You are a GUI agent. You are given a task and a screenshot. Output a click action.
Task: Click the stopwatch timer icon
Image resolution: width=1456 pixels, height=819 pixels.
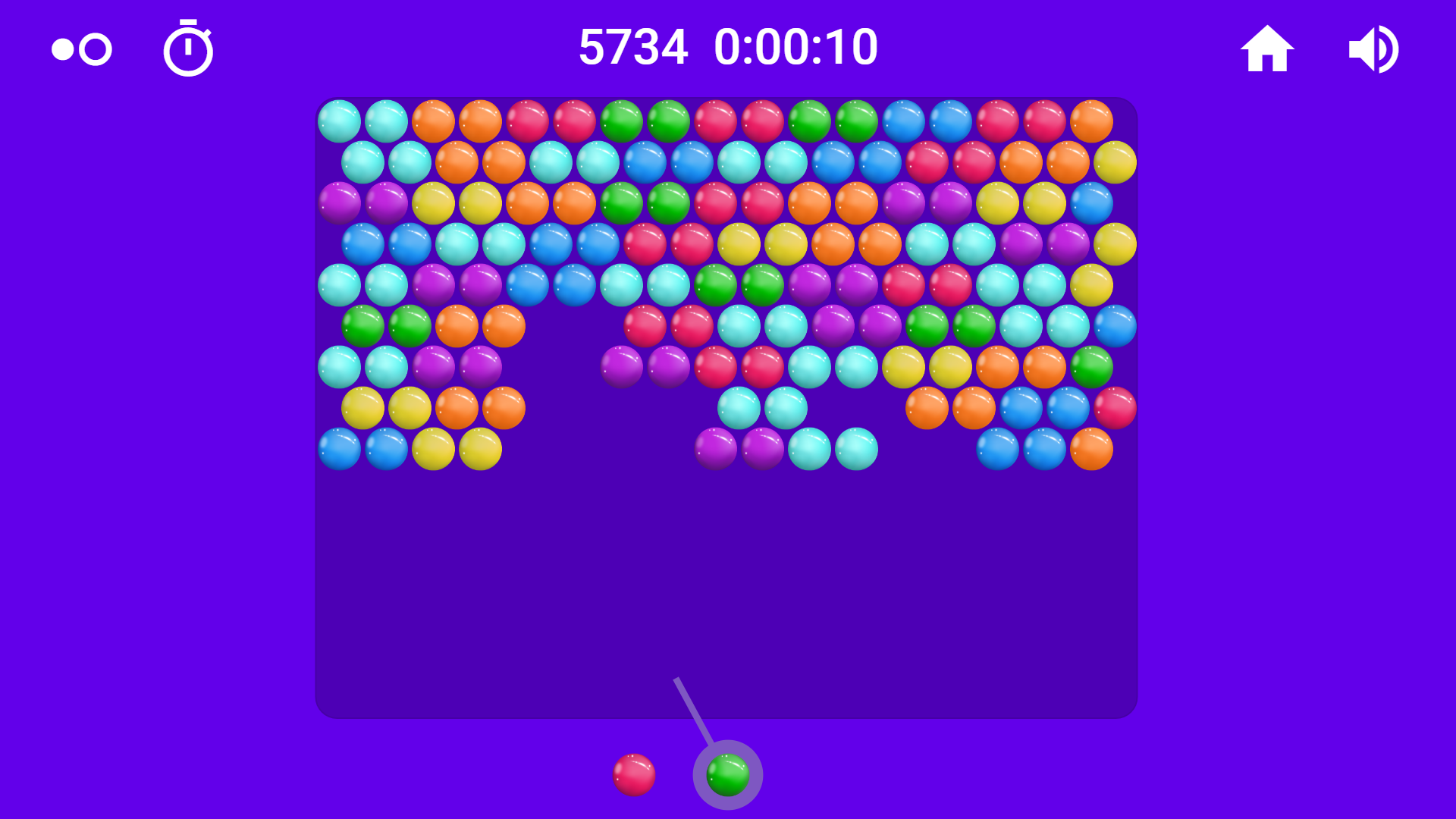click(188, 47)
